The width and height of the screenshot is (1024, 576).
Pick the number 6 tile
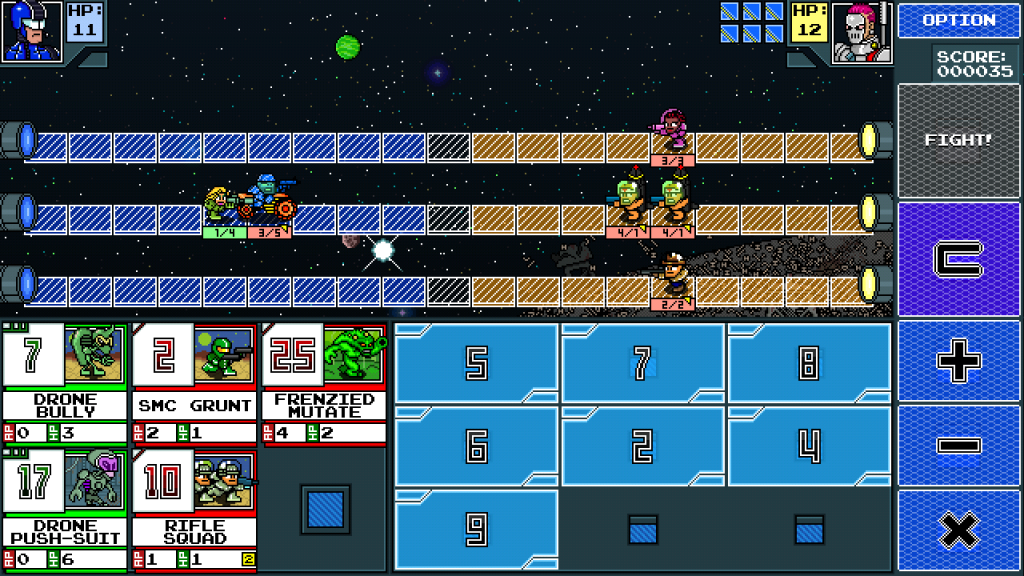click(x=476, y=446)
